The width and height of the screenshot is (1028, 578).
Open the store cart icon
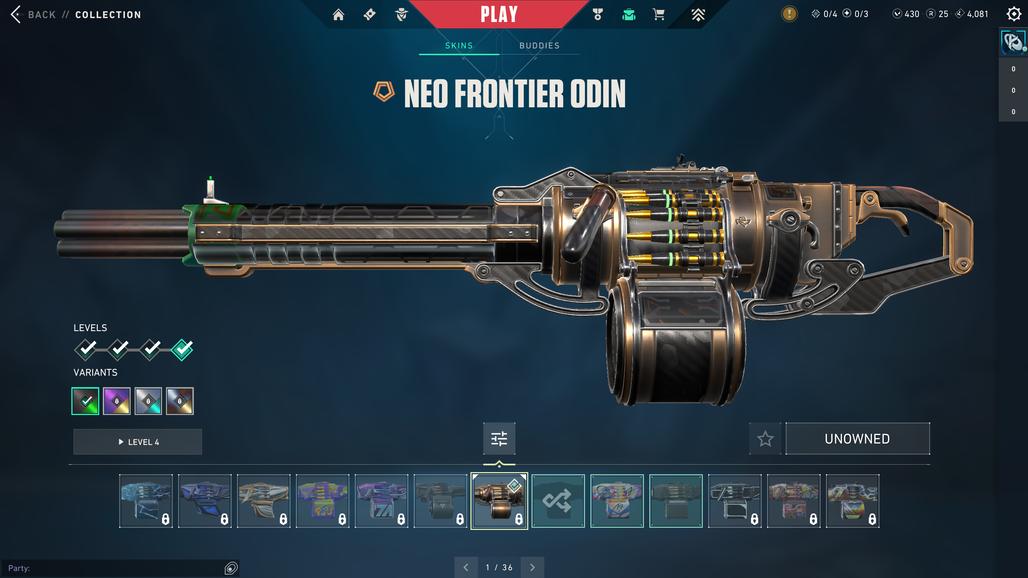658,14
